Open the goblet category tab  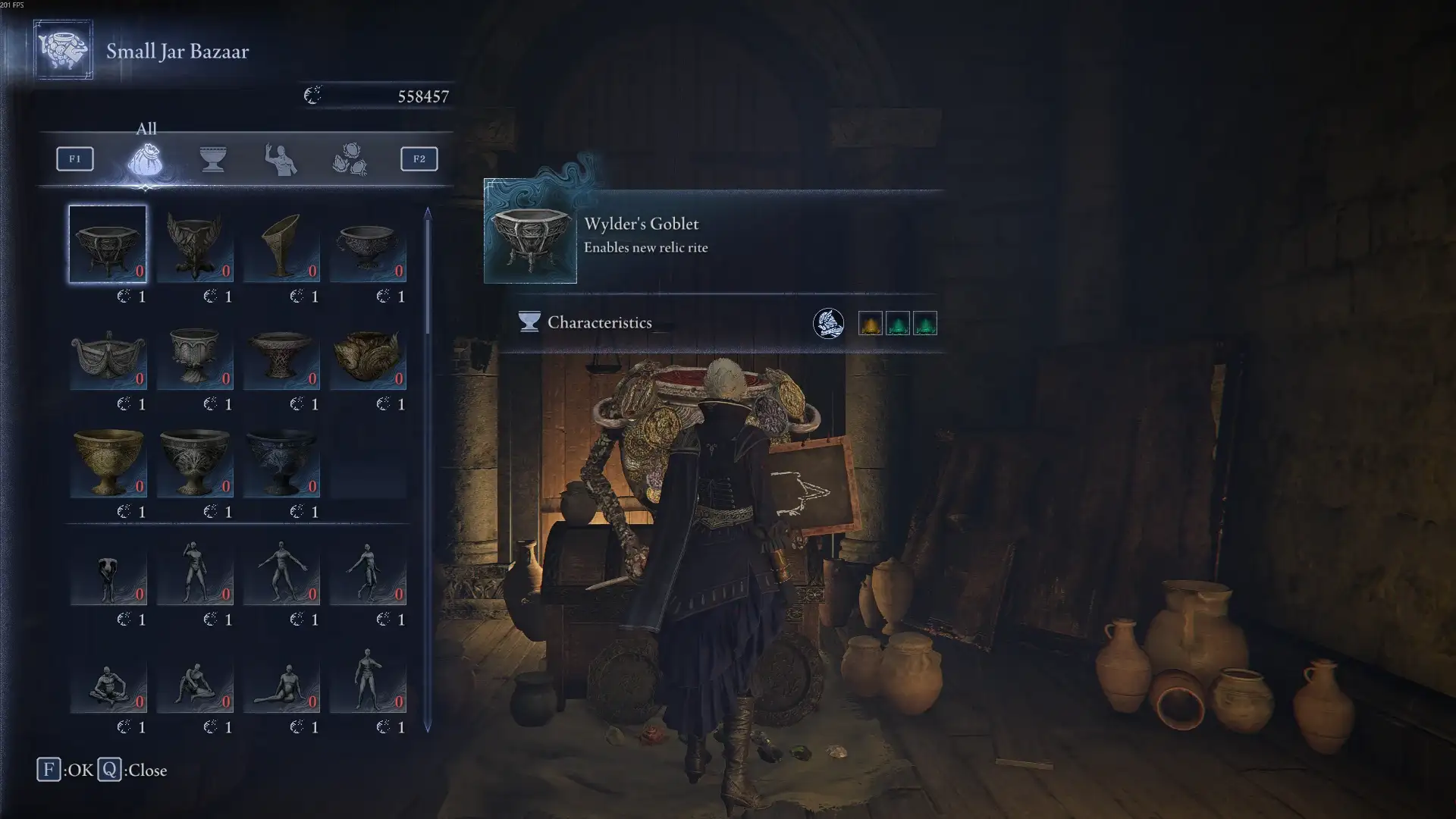pos(213,159)
